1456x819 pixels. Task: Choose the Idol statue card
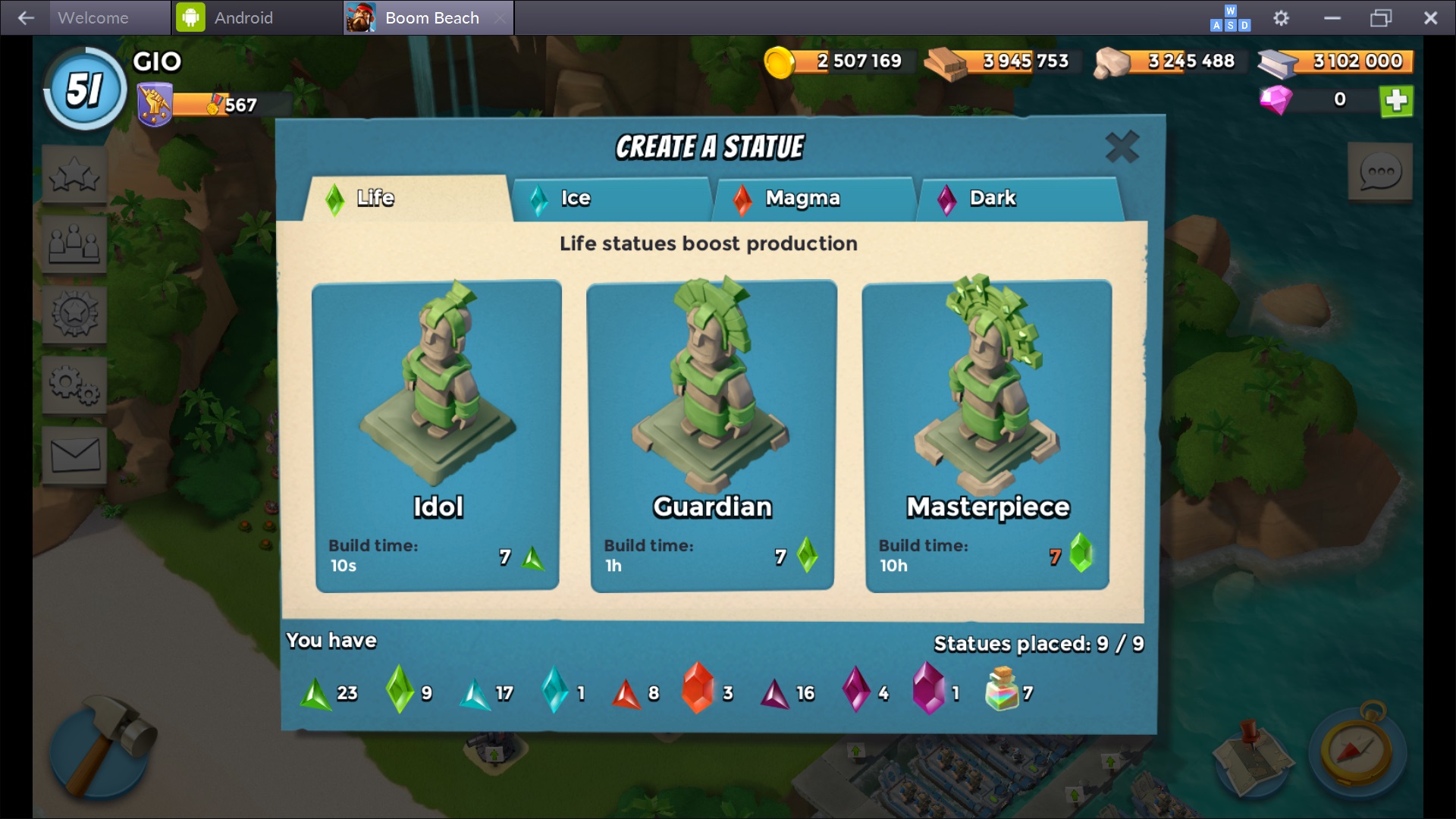pos(437,436)
